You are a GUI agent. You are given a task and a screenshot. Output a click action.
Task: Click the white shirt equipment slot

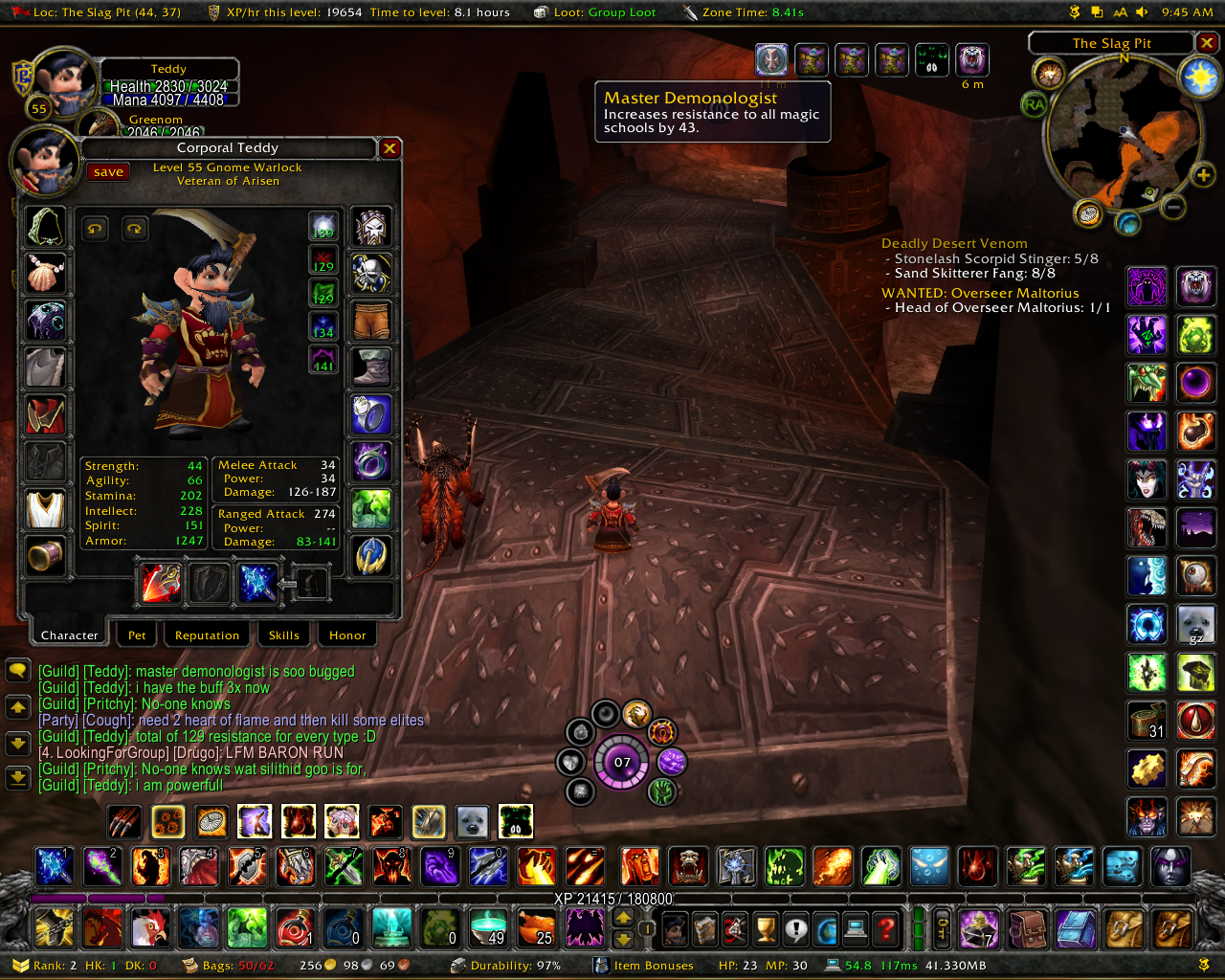[46, 509]
